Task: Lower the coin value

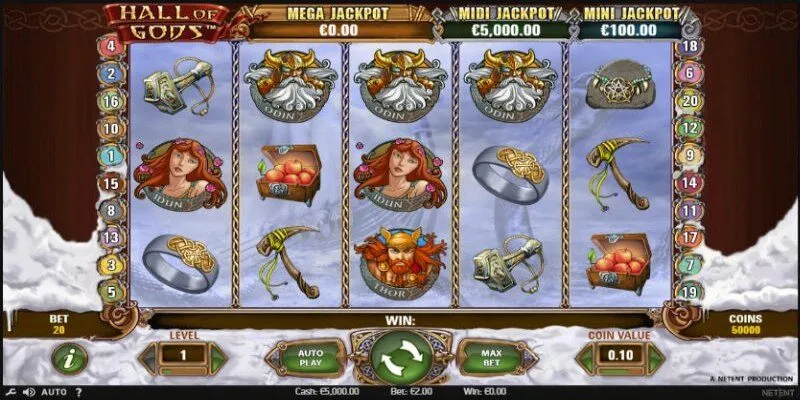Action: tap(586, 357)
